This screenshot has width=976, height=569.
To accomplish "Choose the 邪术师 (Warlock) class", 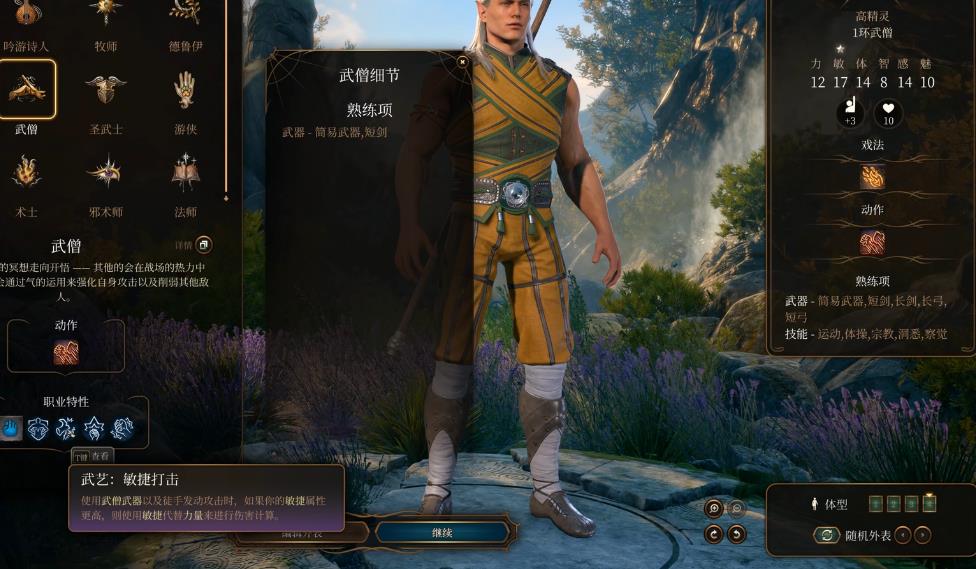I will click(x=105, y=172).
